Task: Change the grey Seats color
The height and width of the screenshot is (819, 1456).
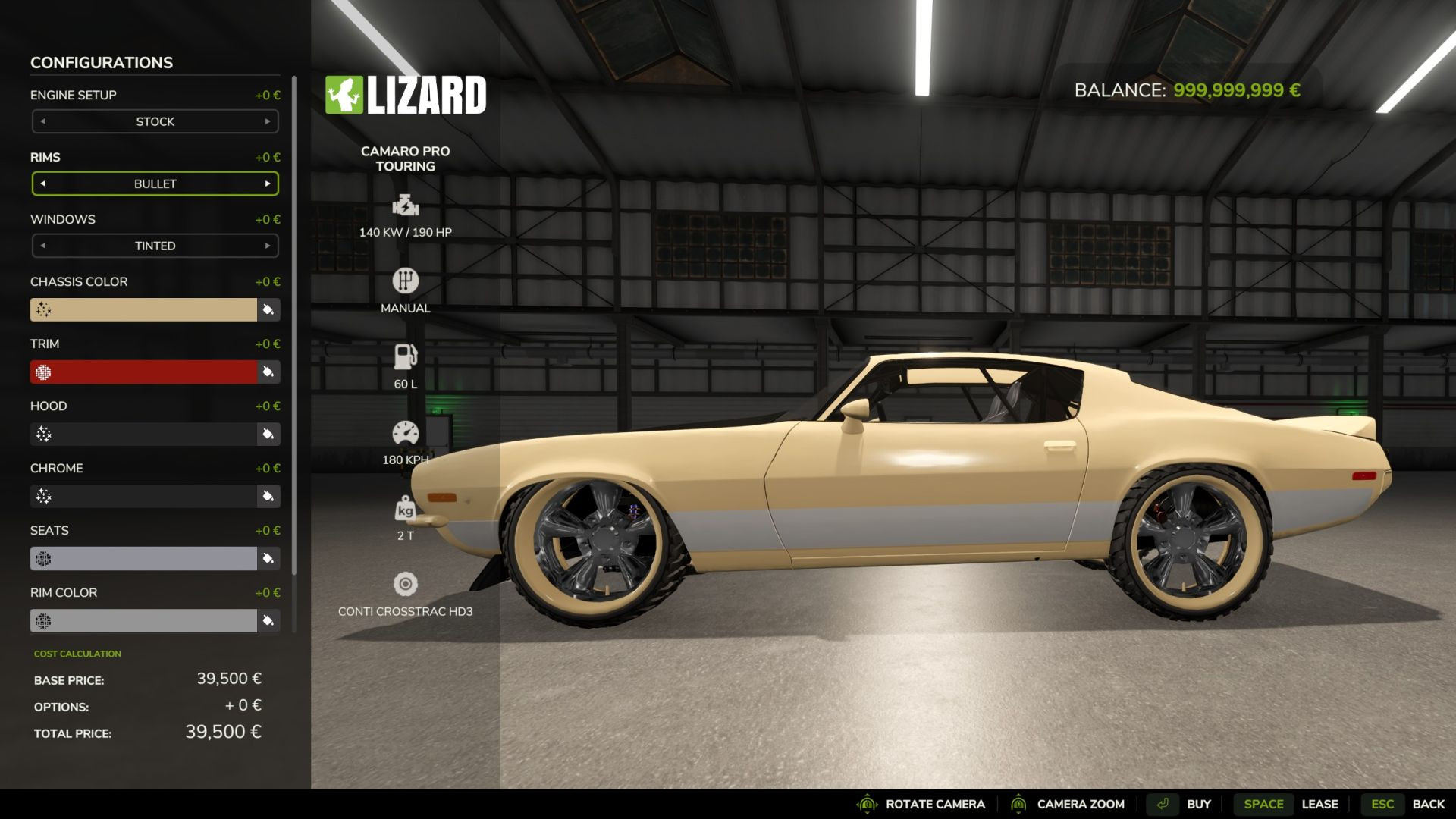Action: point(144,558)
